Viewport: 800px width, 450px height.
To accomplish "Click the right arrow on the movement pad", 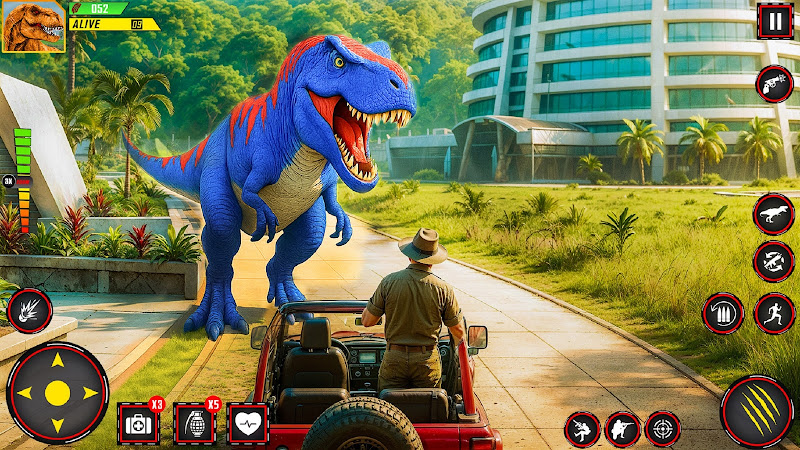I will [91, 393].
